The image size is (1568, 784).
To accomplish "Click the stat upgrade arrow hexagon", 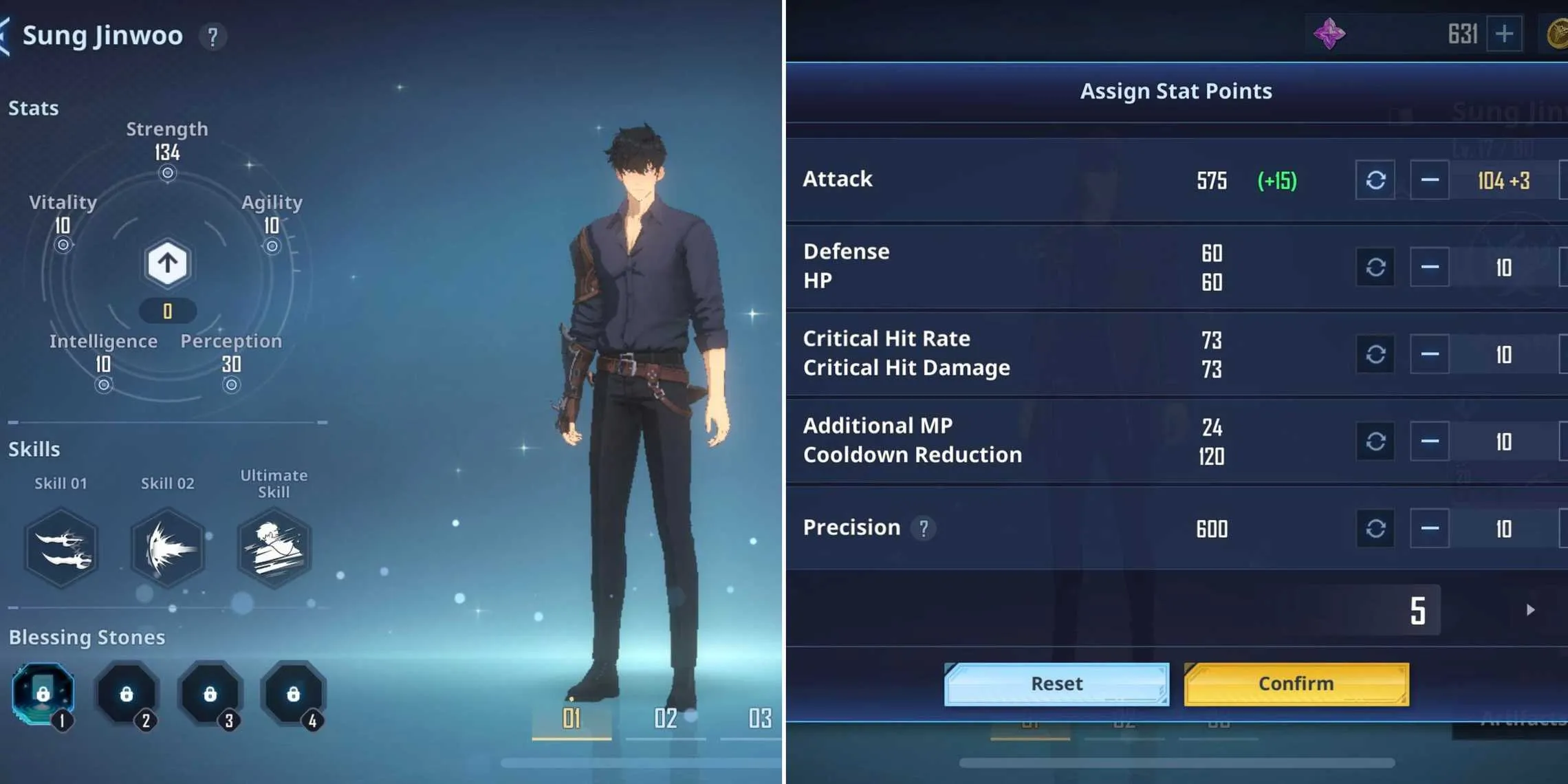I will pyautogui.click(x=166, y=263).
